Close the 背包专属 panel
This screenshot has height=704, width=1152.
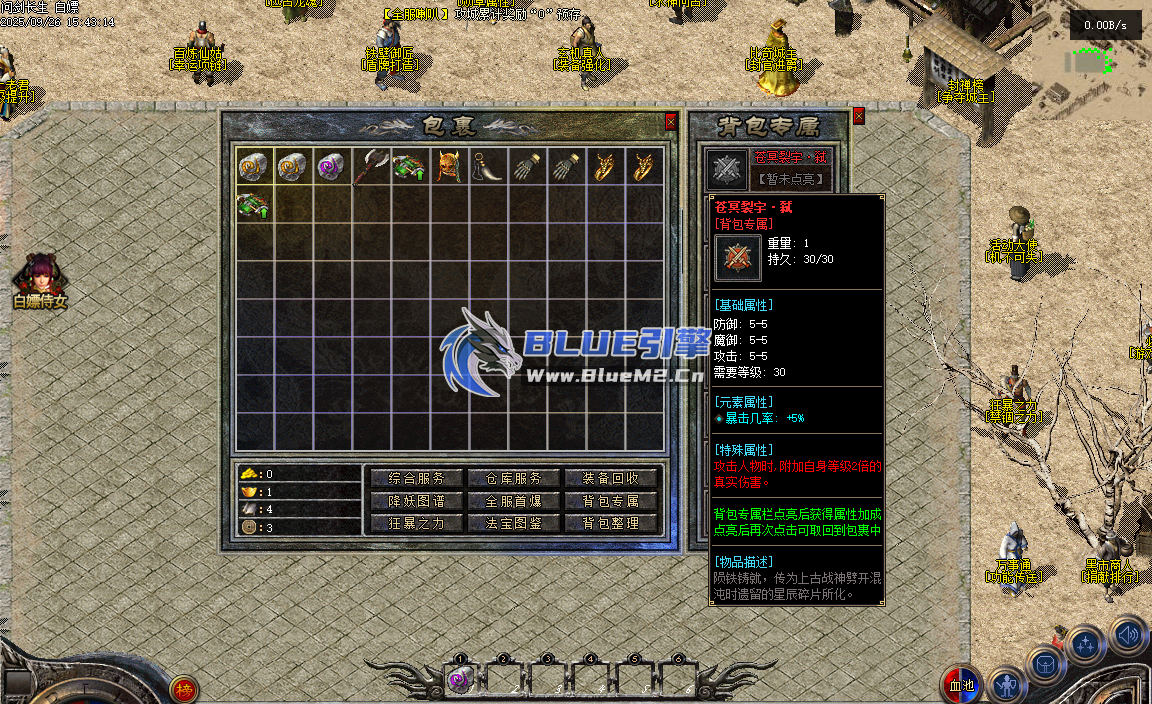click(x=858, y=116)
